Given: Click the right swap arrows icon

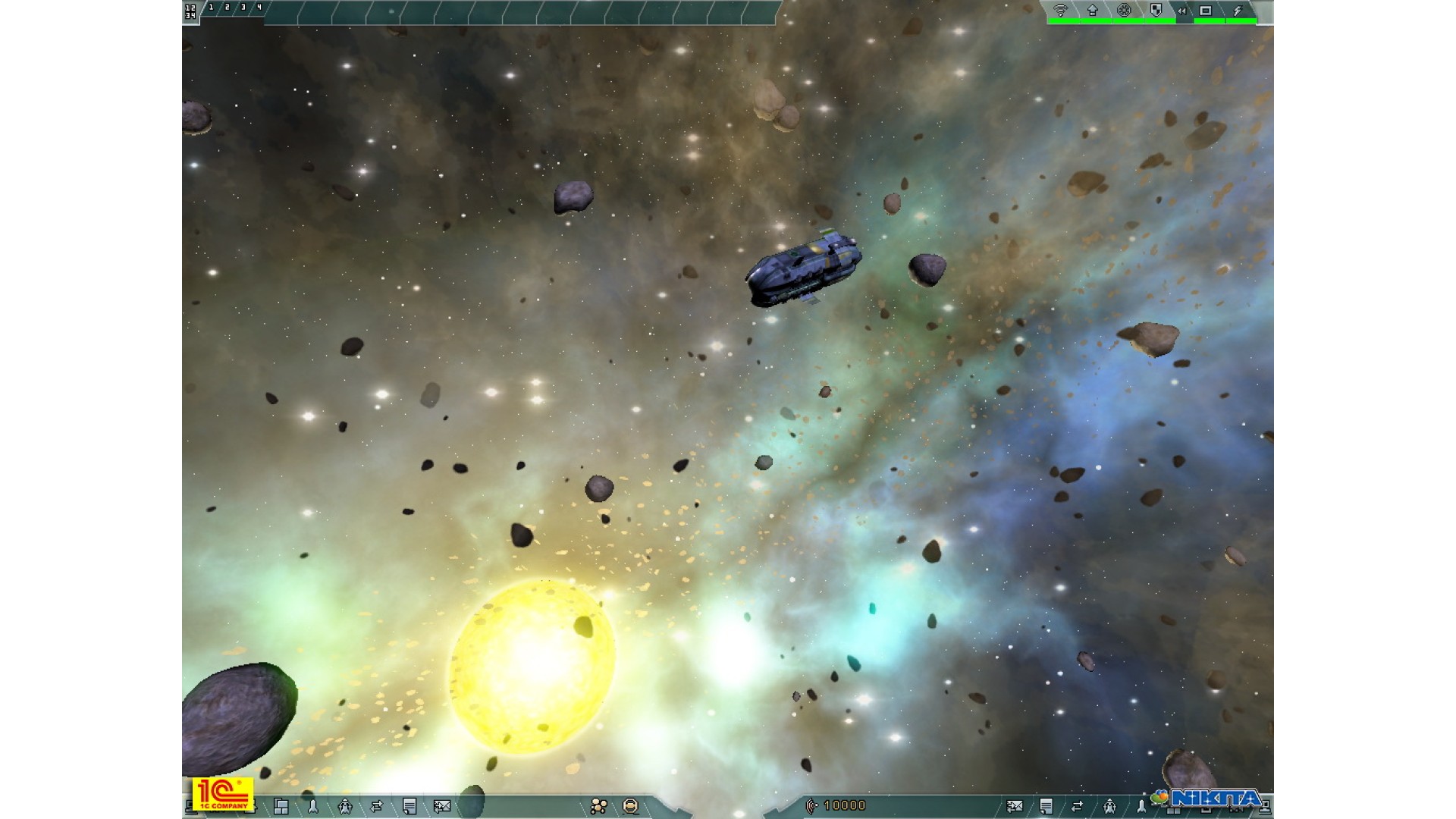Looking at the screenshot, I should (1077, 806).
